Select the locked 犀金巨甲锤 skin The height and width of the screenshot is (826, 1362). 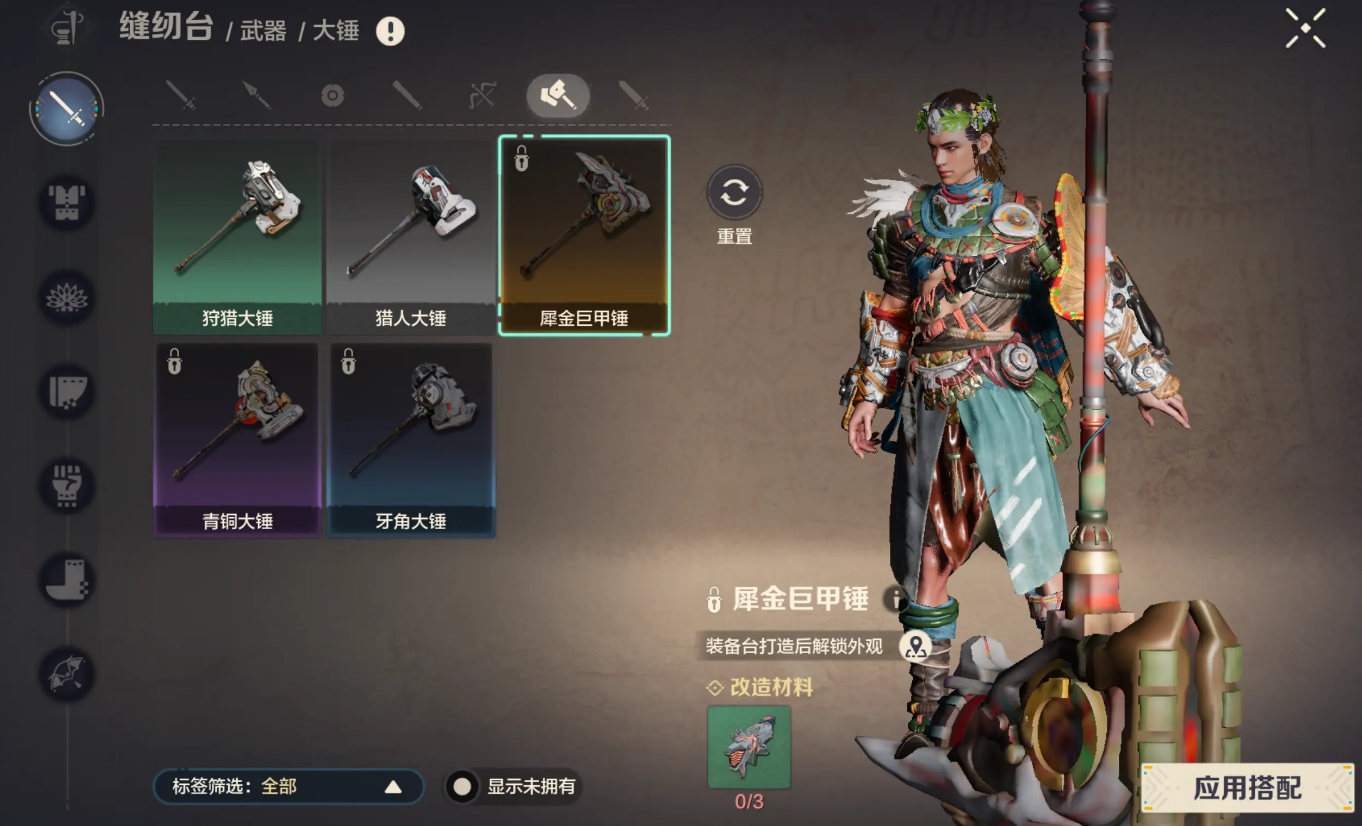(584, 237)
